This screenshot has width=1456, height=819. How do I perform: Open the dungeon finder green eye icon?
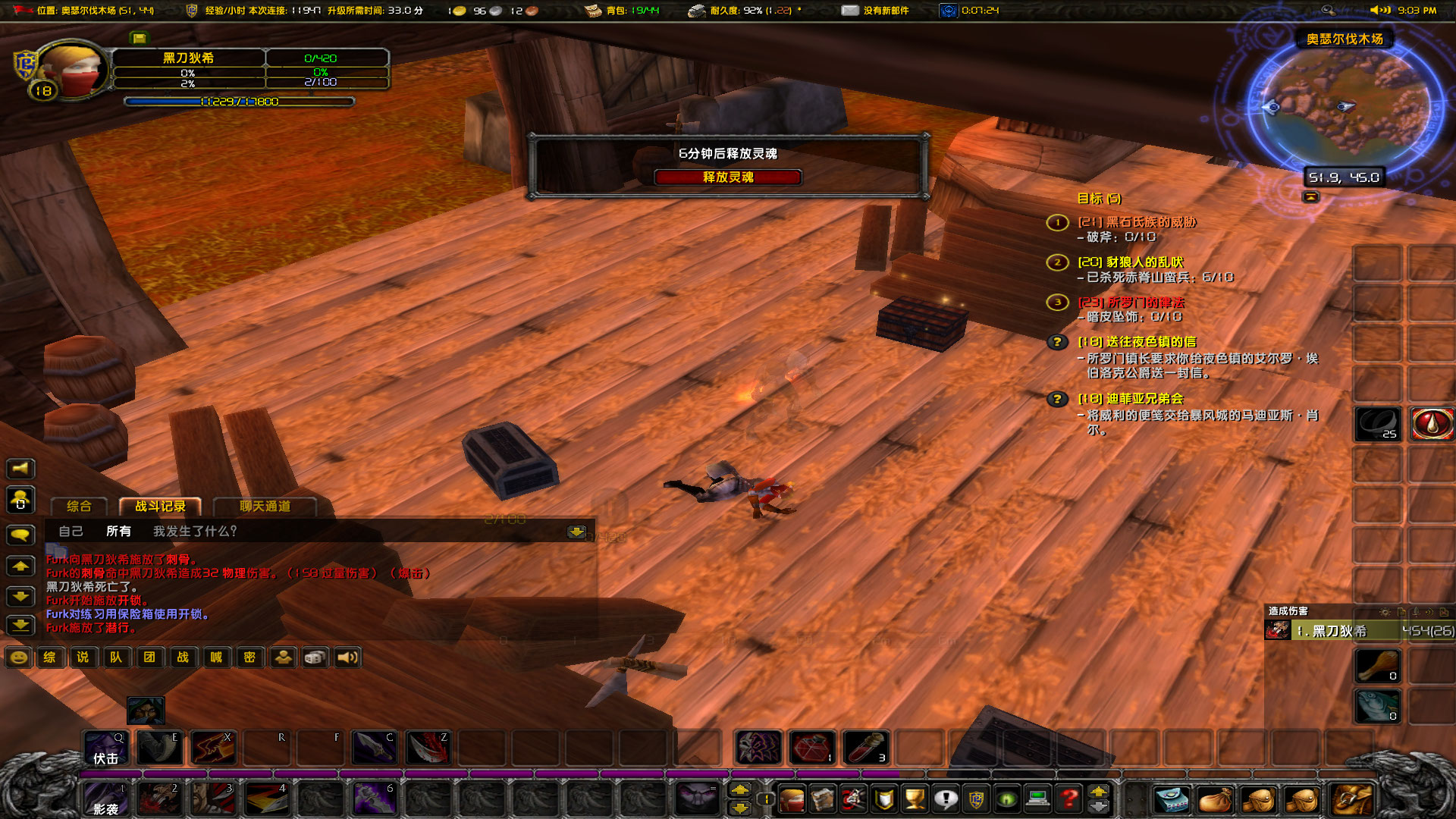(x=1007, y=799)
